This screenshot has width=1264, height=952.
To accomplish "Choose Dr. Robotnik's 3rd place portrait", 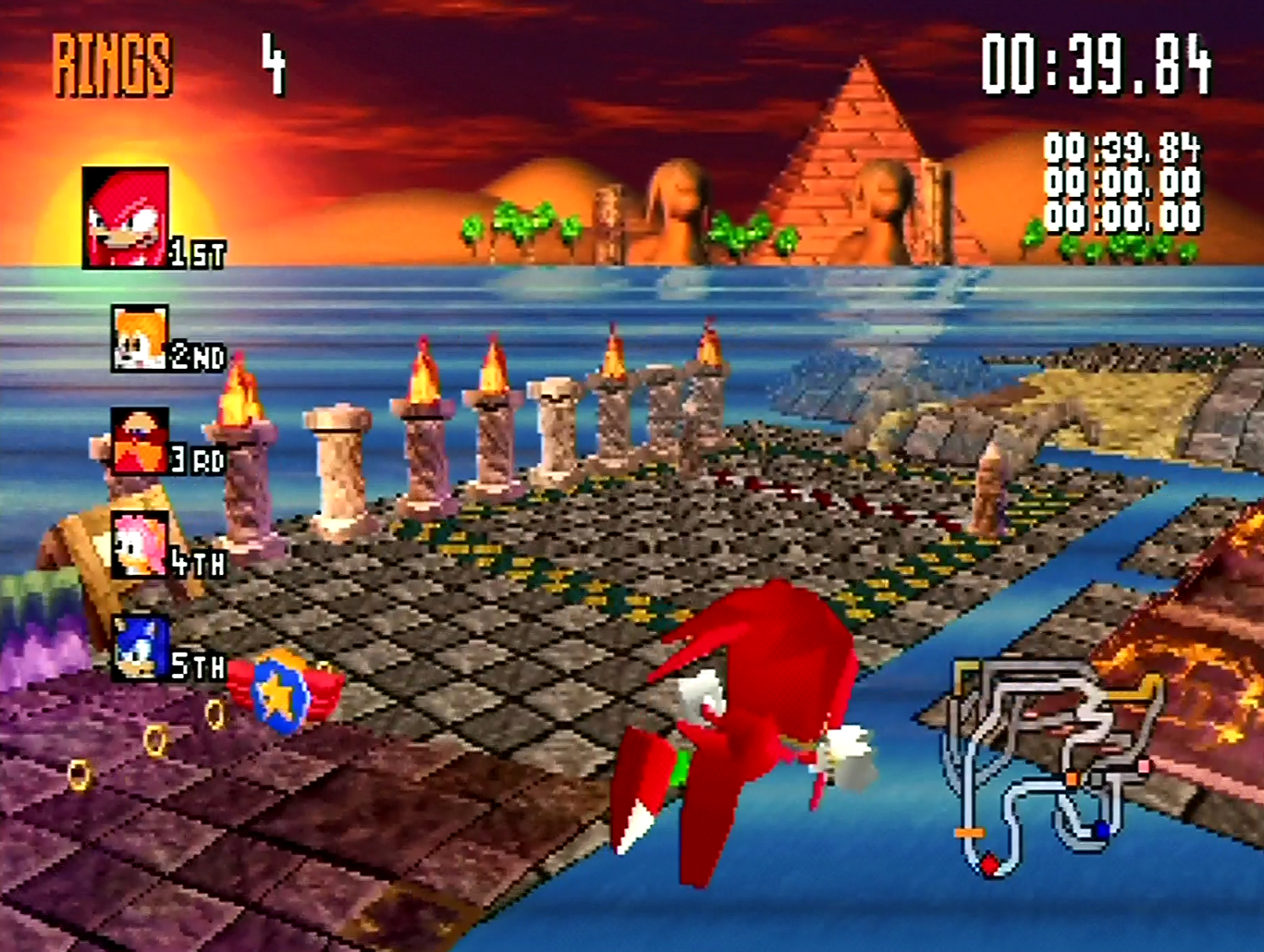I will (140, 441).
